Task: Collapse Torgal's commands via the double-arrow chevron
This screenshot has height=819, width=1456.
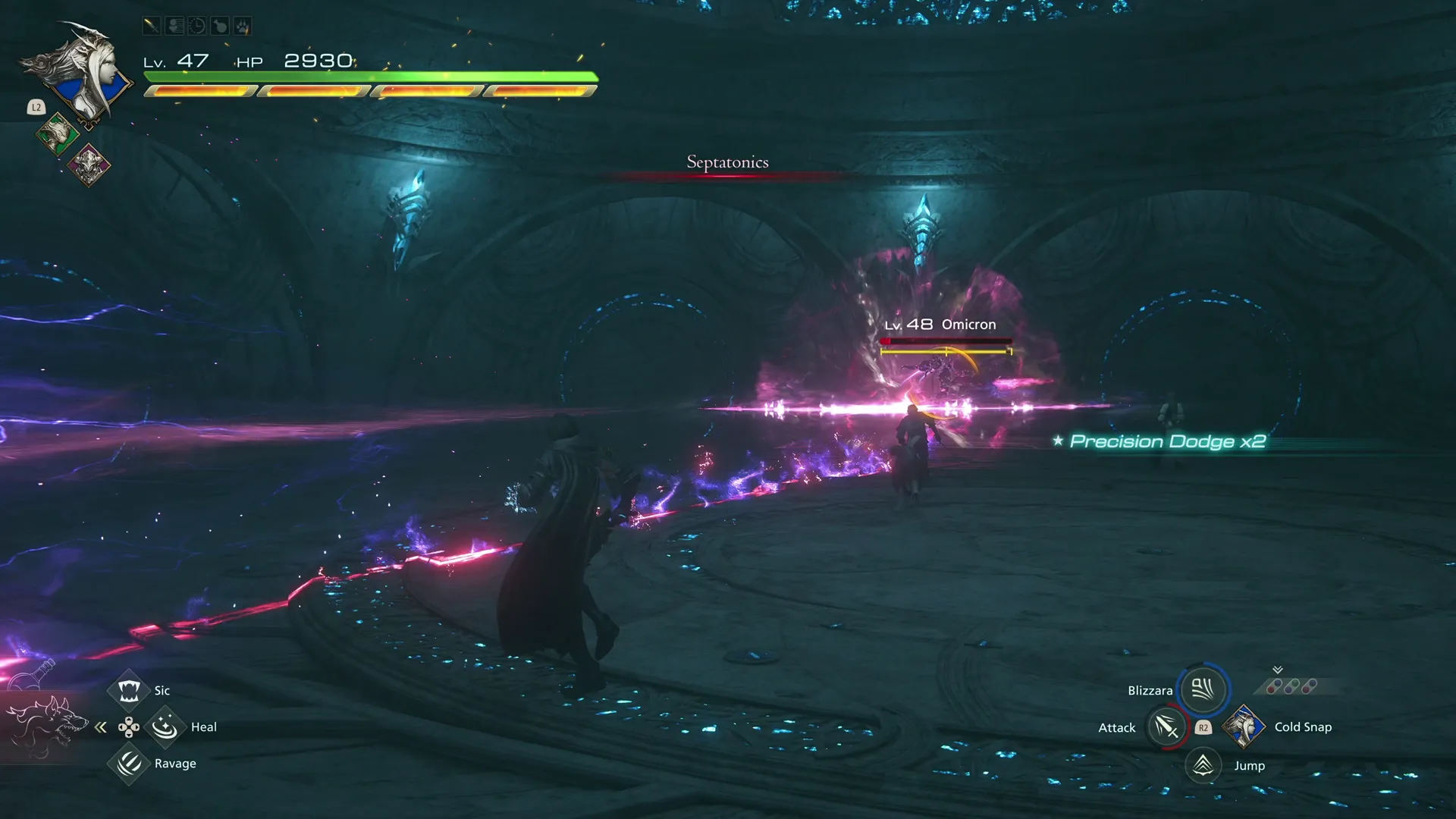Action: coord(101,726)
